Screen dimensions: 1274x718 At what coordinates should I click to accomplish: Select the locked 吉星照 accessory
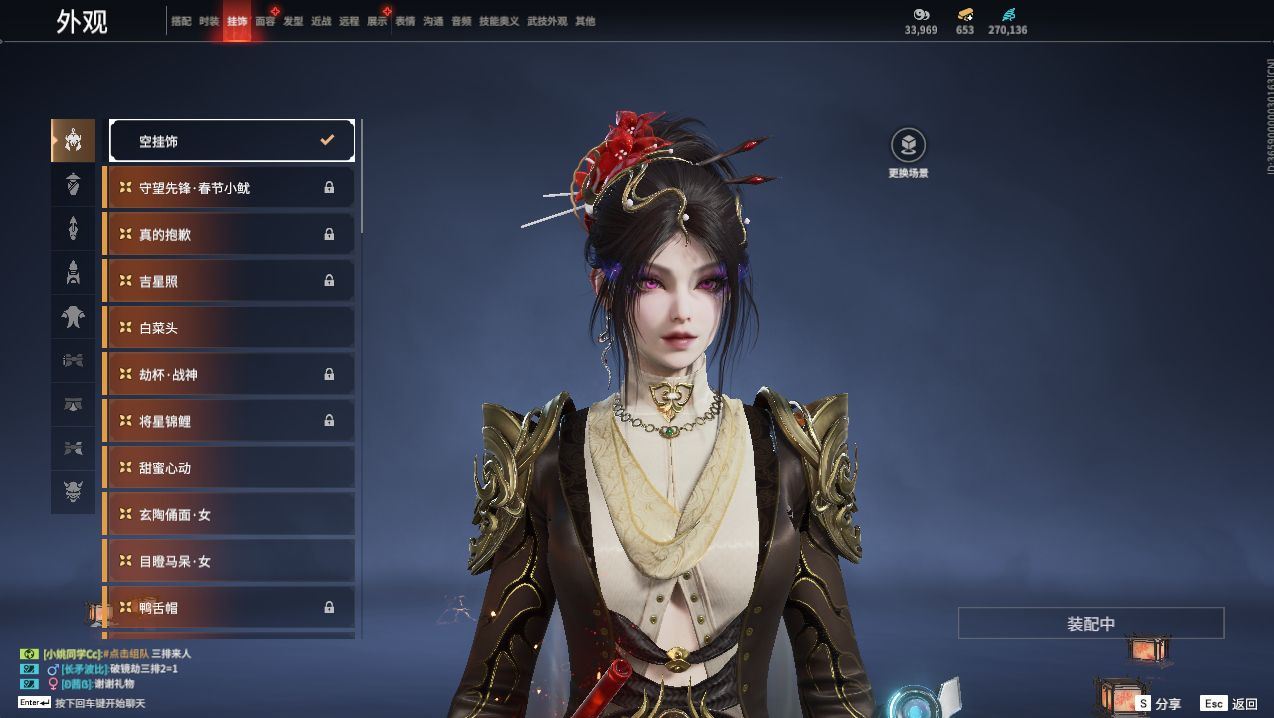point(230,281)
